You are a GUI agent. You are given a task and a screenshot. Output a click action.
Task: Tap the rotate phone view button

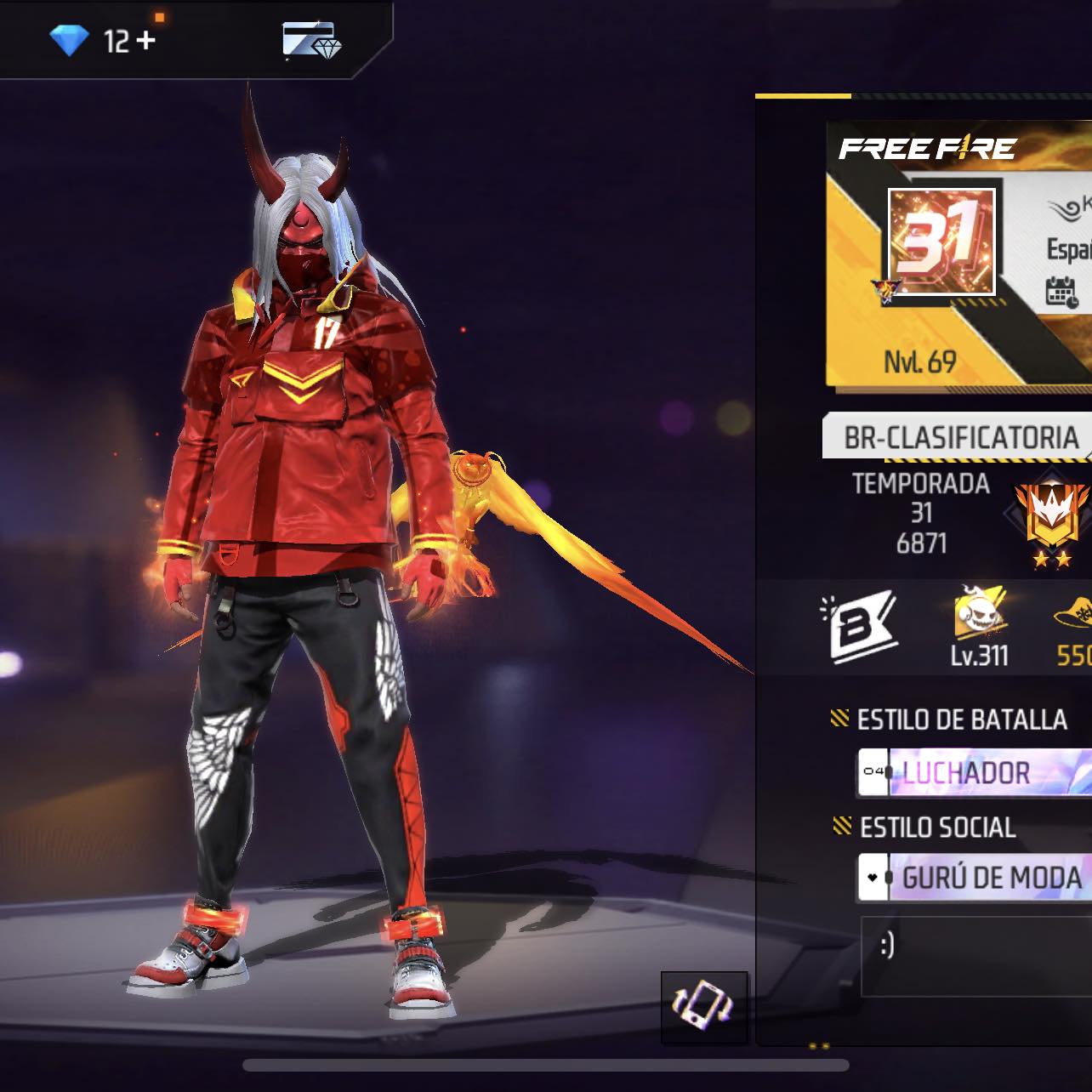click(704, 1007)
